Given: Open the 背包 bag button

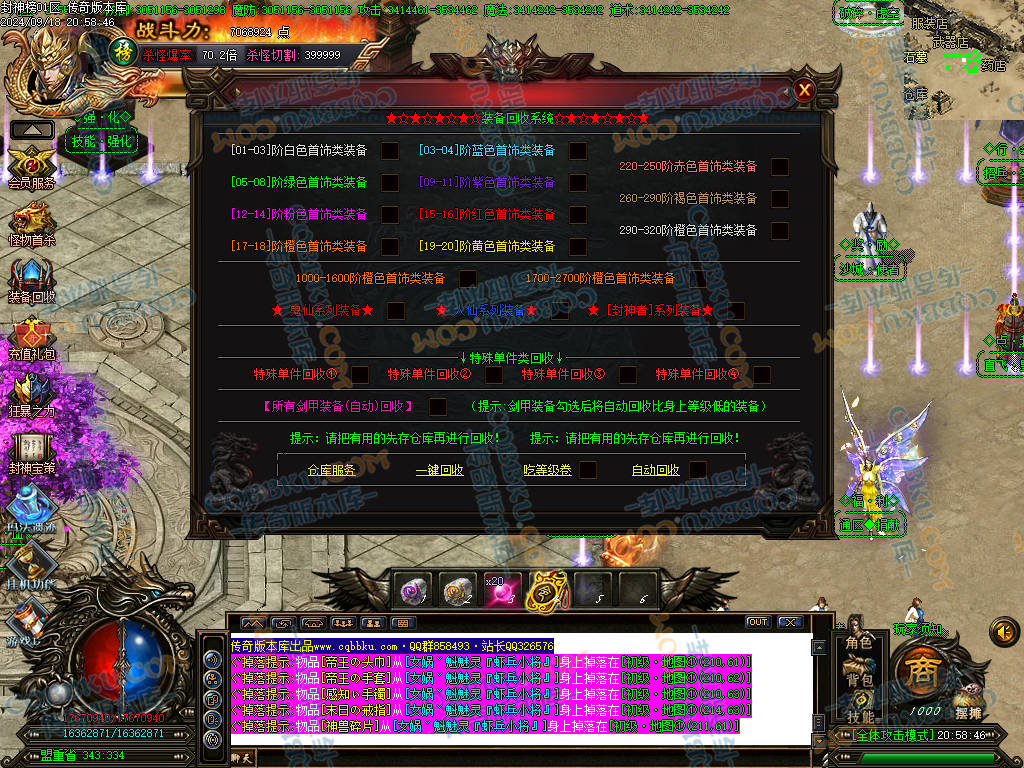Looking at the screenshot, I should click(860, 680).
